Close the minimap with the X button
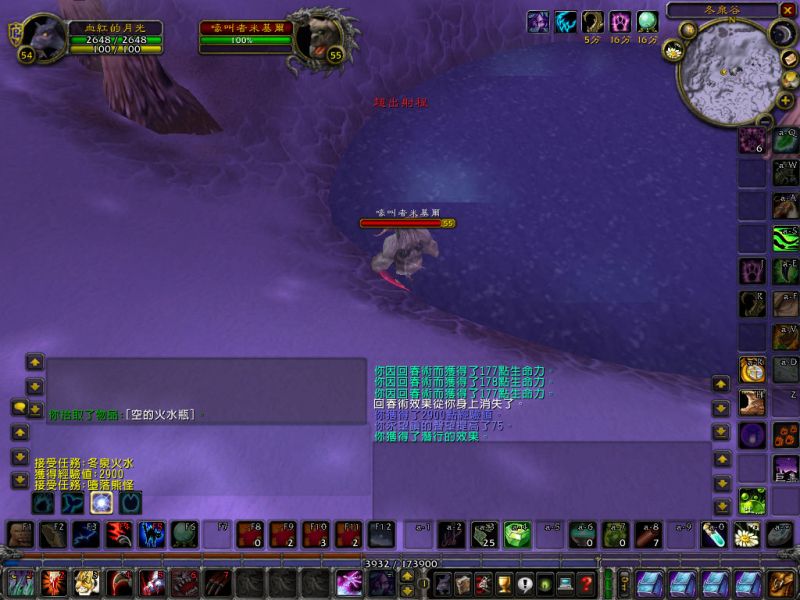Viewport: 800px width, 600px height. click(787, 10)
